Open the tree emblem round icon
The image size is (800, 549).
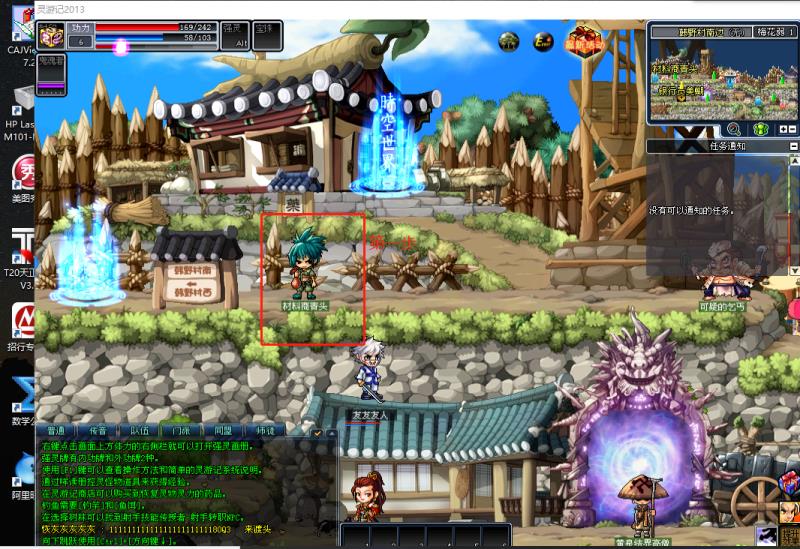(510, 42)
